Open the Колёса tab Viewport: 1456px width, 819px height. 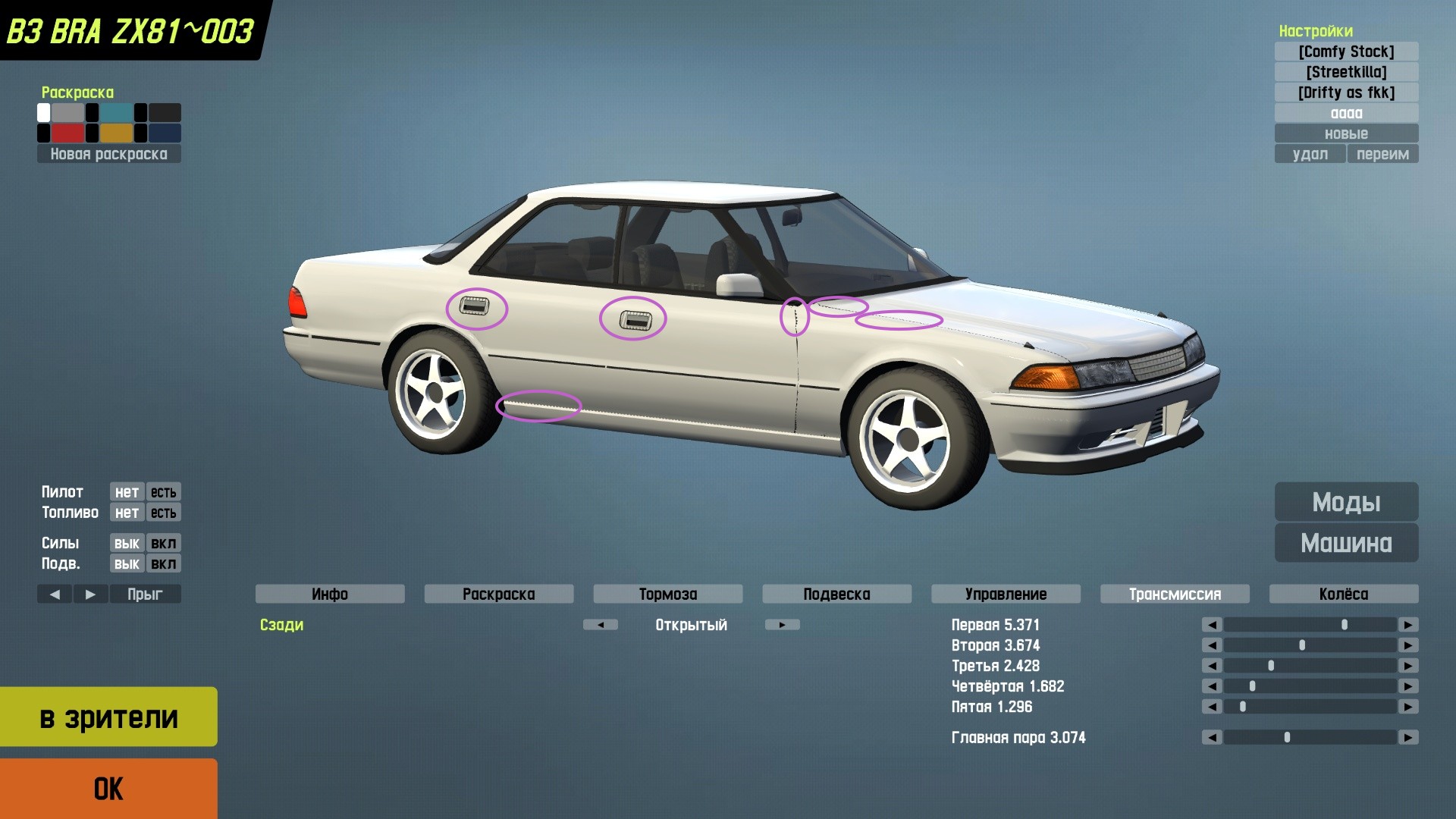tap(1344, 594)
